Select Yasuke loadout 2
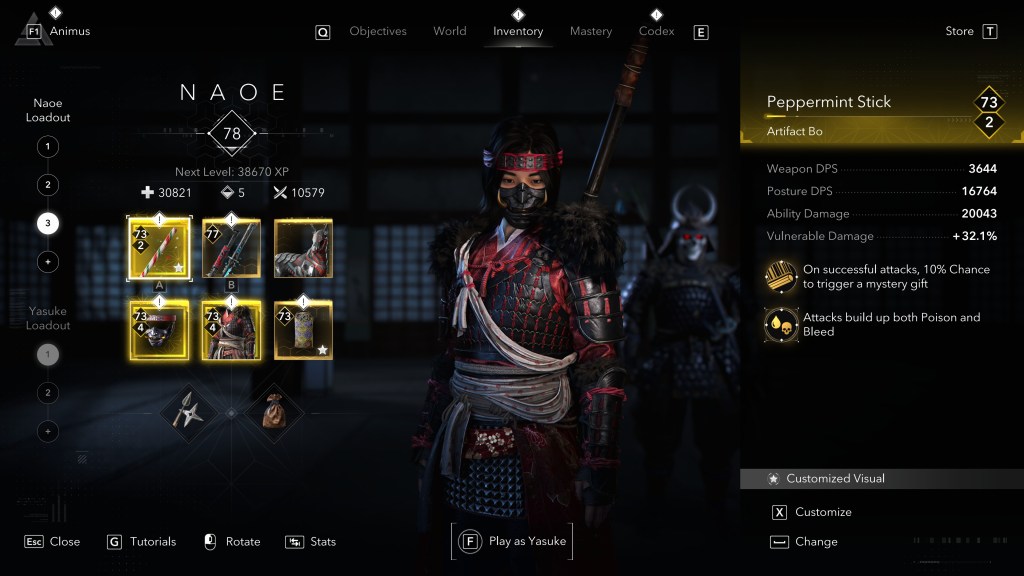 pyautogui.click(x=47, y=393)
